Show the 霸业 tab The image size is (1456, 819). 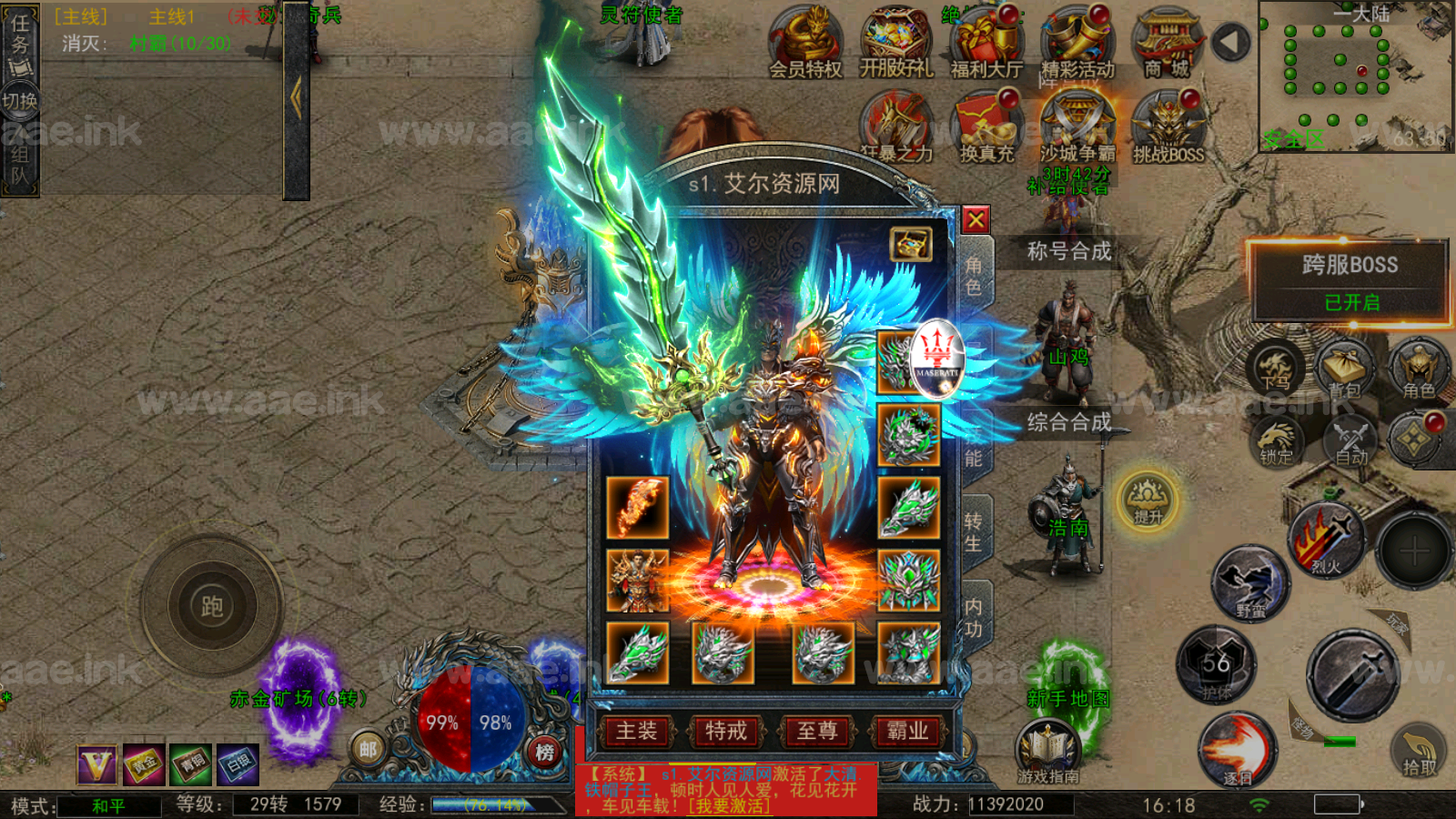point(907,731)
